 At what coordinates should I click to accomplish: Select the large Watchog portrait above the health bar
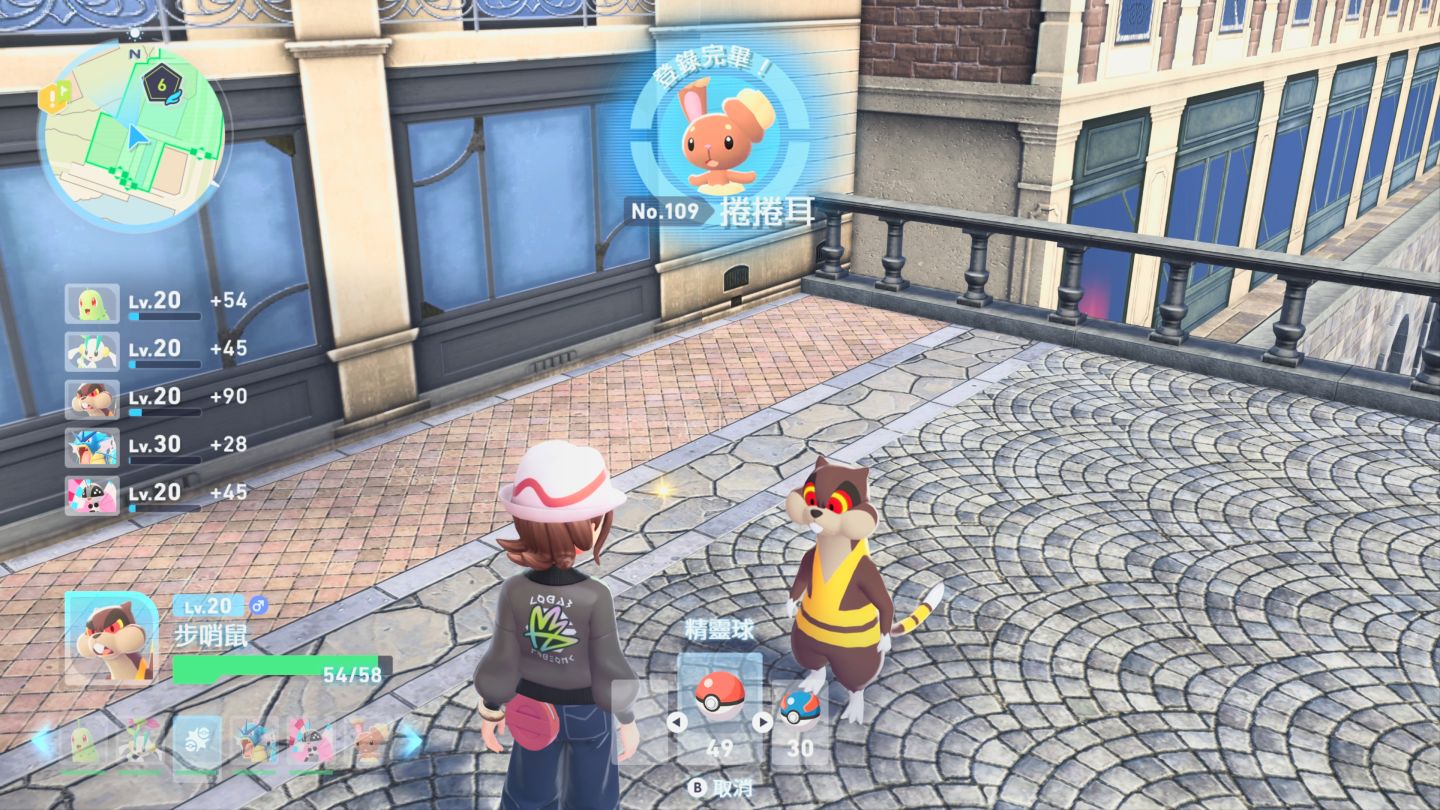click(x=112, y=638)
